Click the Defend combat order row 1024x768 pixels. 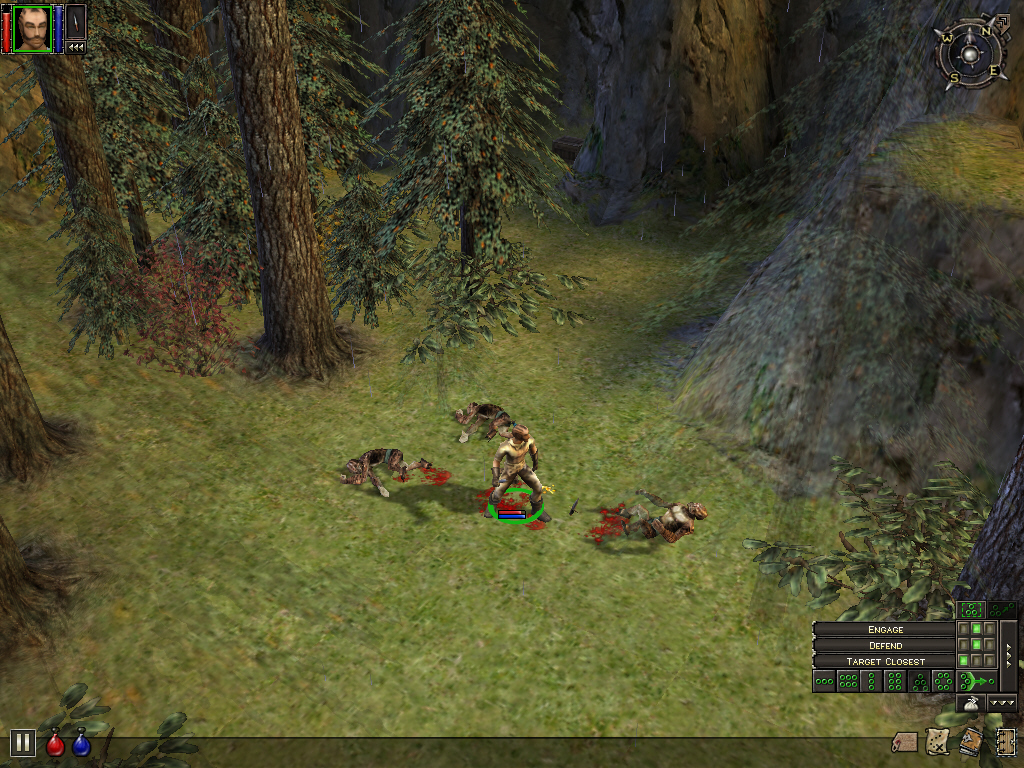click(885, 645)
